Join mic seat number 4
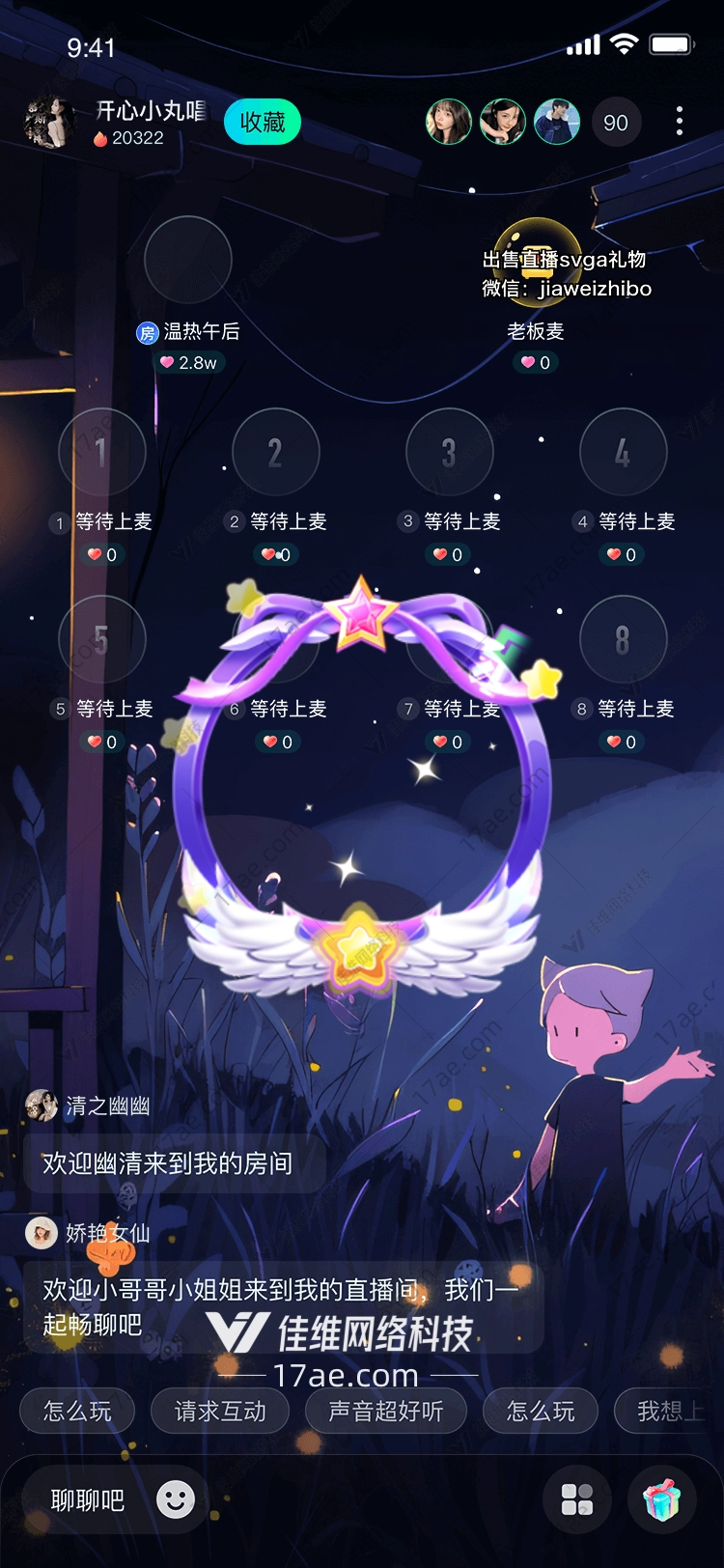 point(624,452)
